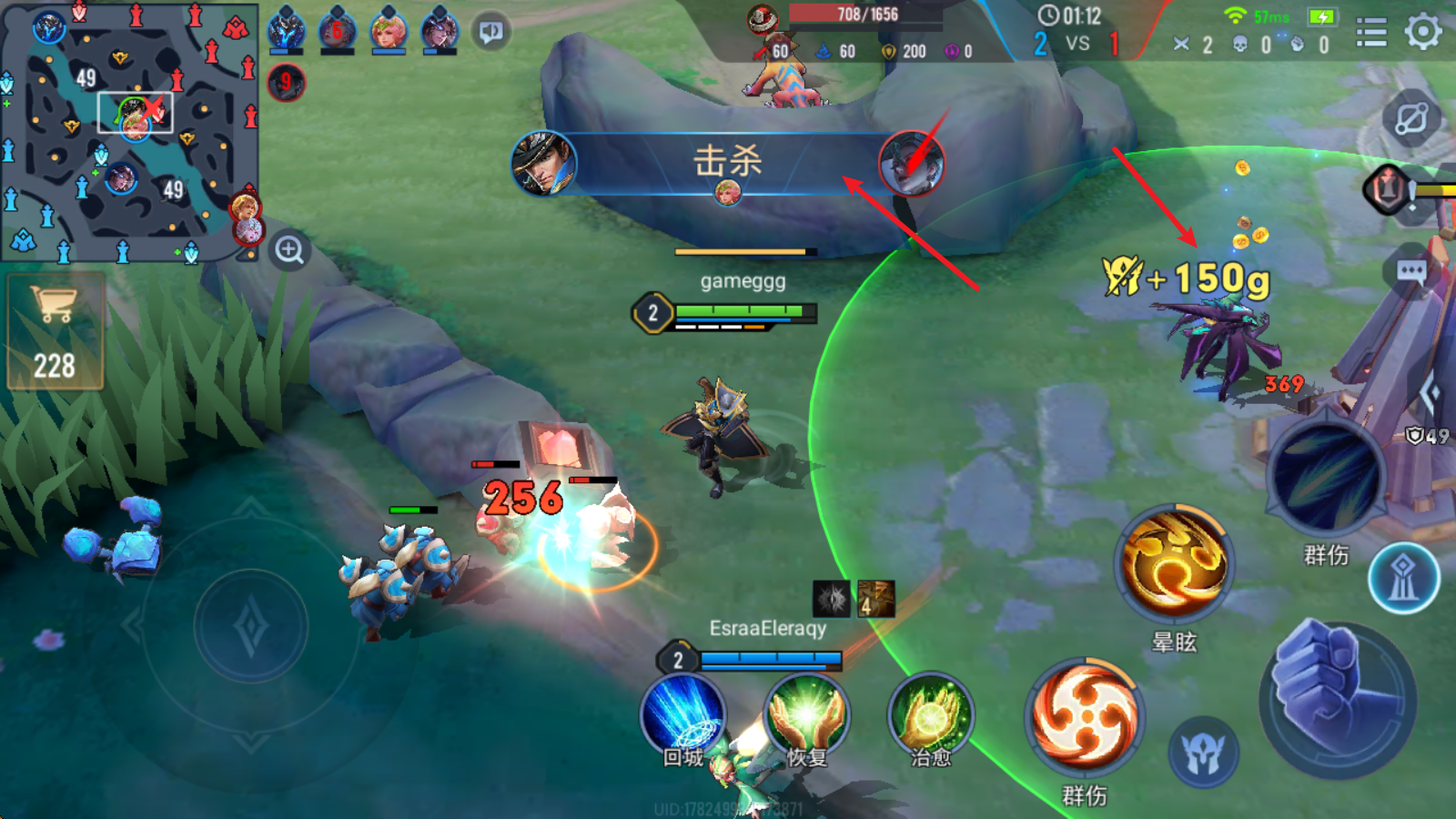The image size is (1456, 819).
Task: Tap the helmet hero-target attack button
Action: point(1203,753)
